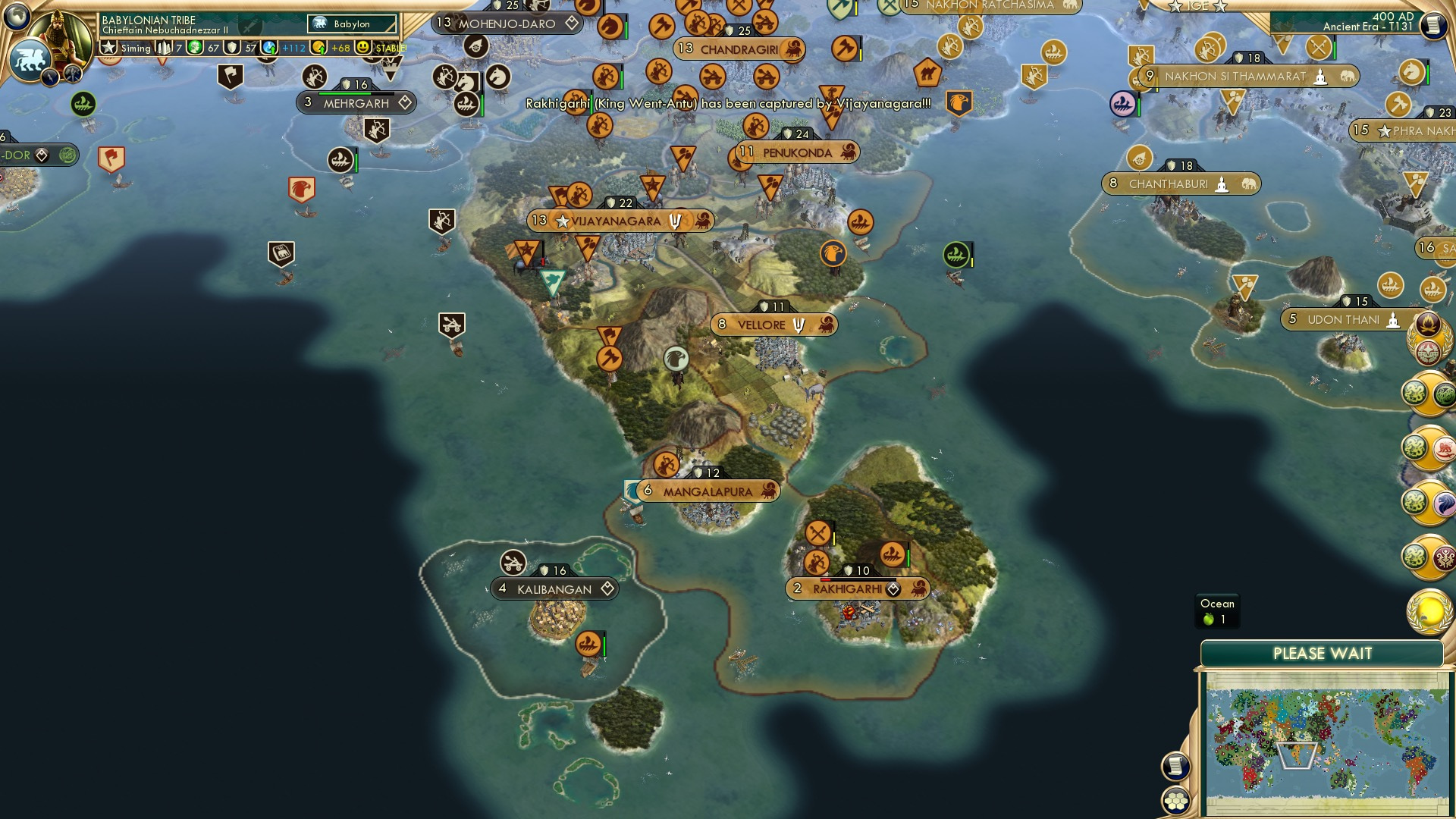The width and height of the screenshot is (1456, 819).
Task: Click the gold coin income indicator
Action: point(318,48)
